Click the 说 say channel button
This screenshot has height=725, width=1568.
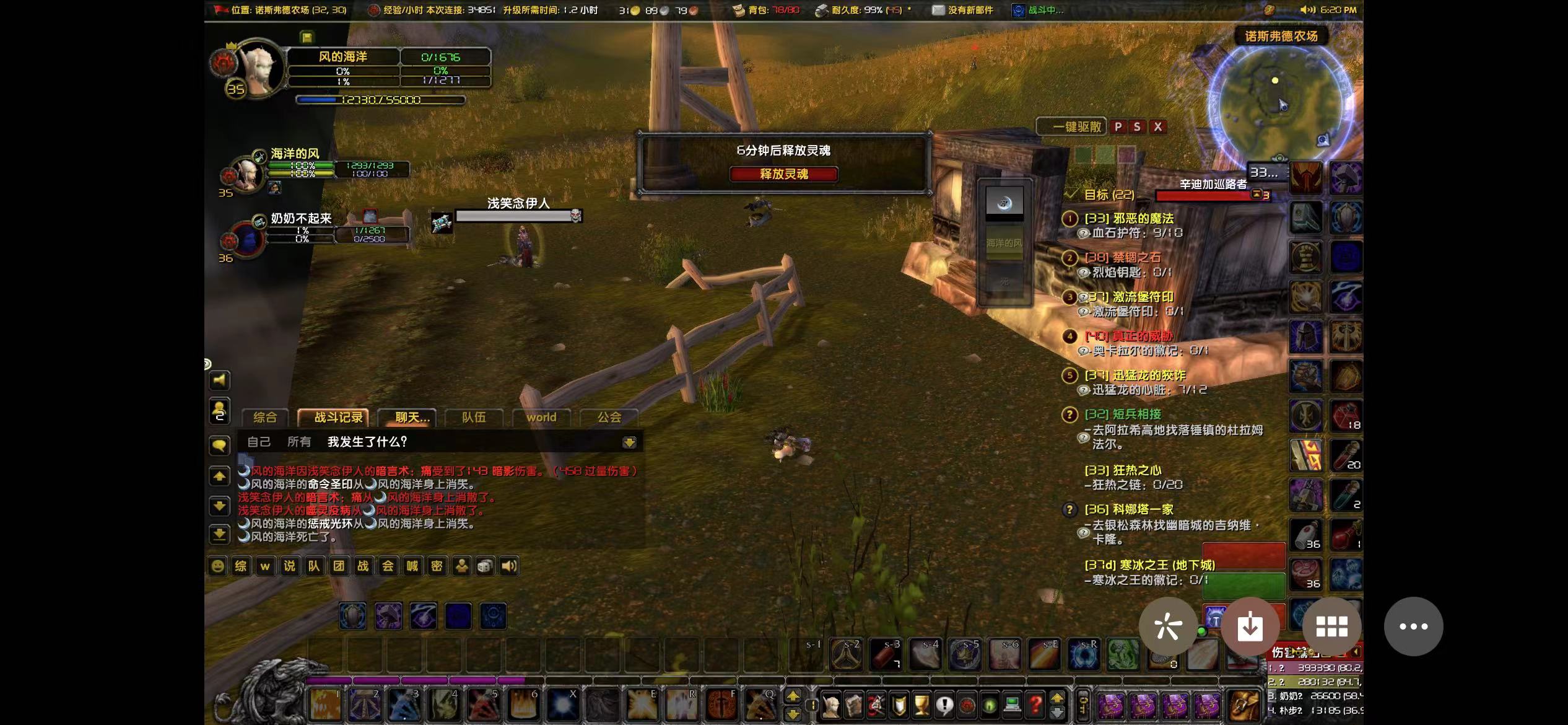click(289, 566)
